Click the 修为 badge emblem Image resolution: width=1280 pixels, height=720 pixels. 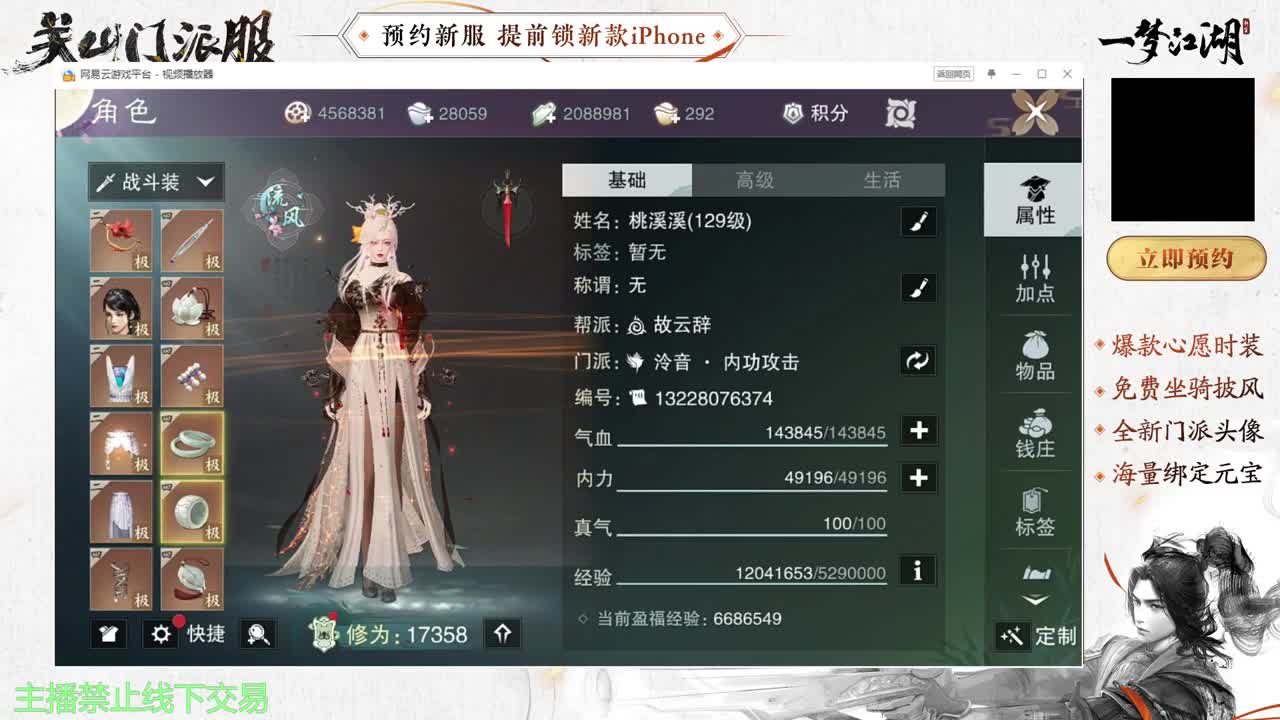click(x=322, y=634)
